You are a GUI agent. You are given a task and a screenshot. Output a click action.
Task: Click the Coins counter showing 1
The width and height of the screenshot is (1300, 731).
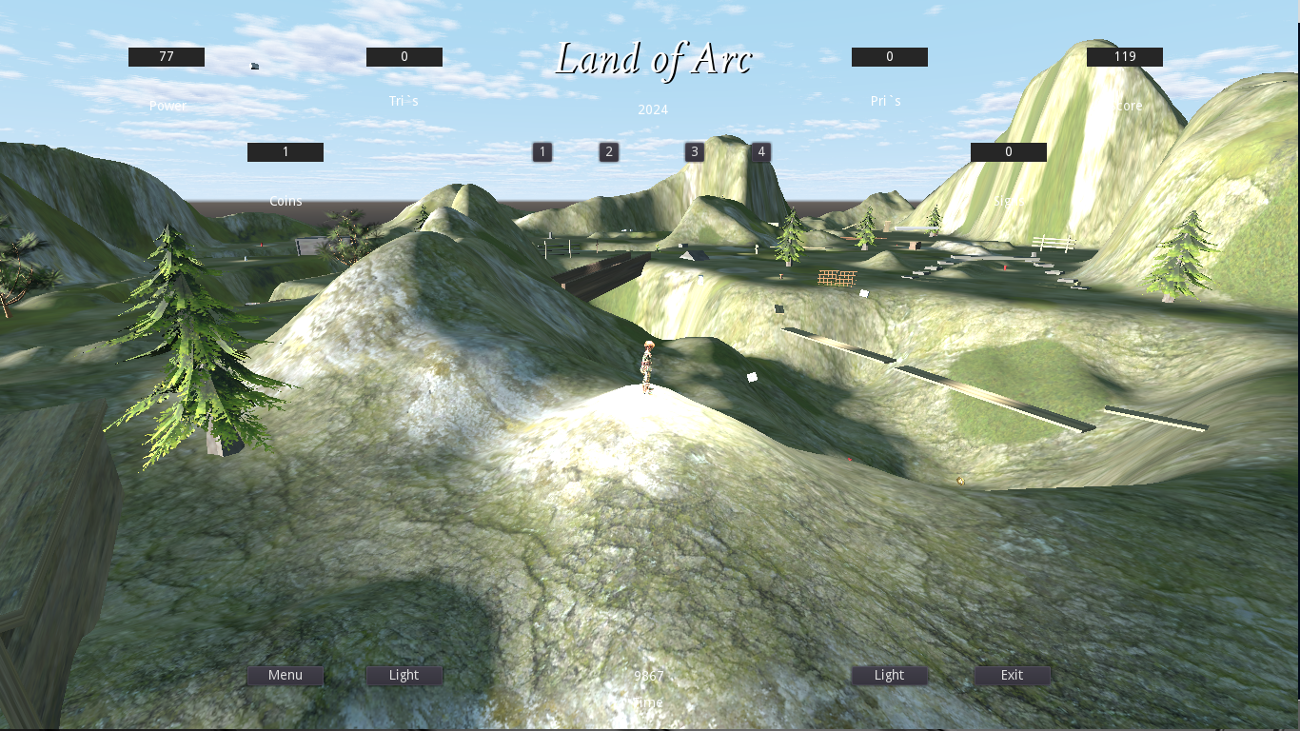[x=284, y=151]
